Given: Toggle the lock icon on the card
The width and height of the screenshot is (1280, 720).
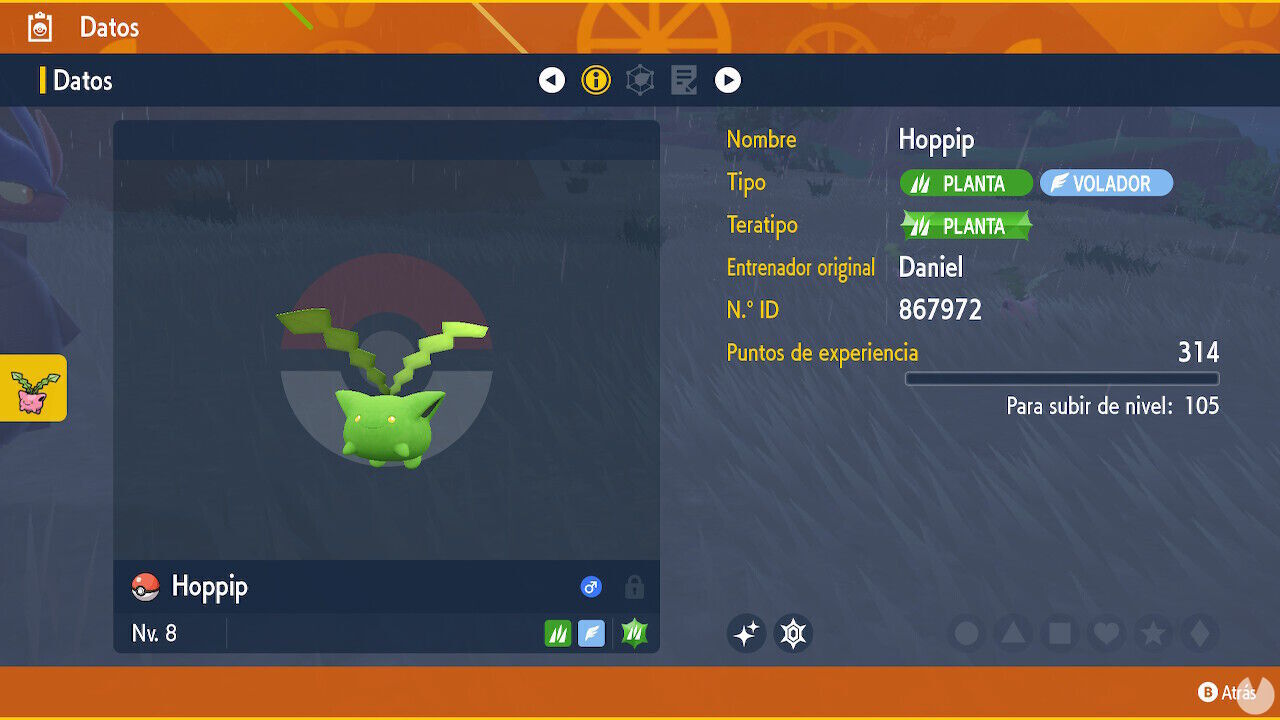Looking at the screenshot, I should (x=634, y=588).
